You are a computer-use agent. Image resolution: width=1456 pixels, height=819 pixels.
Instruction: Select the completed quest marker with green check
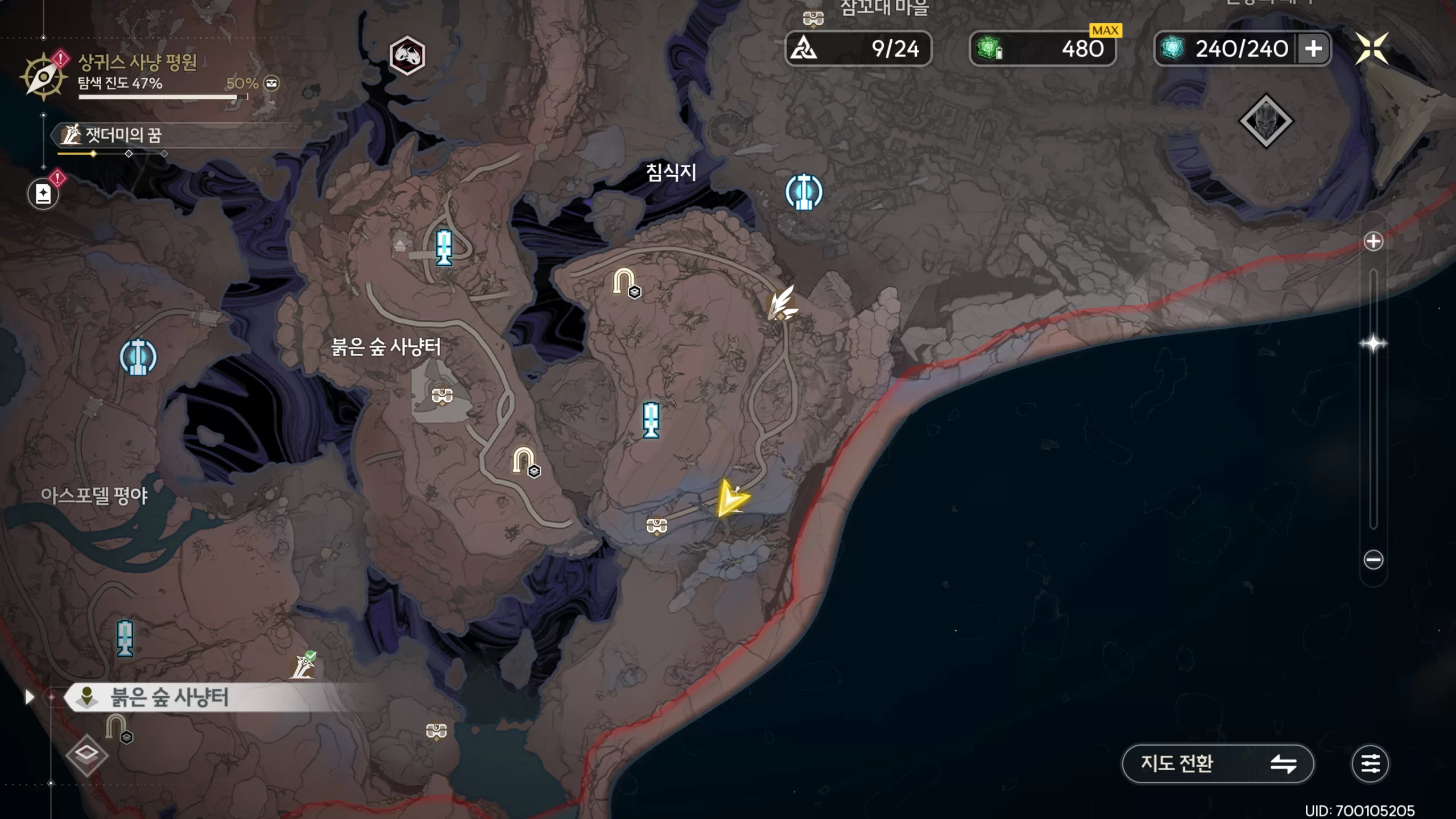(304, 665)
